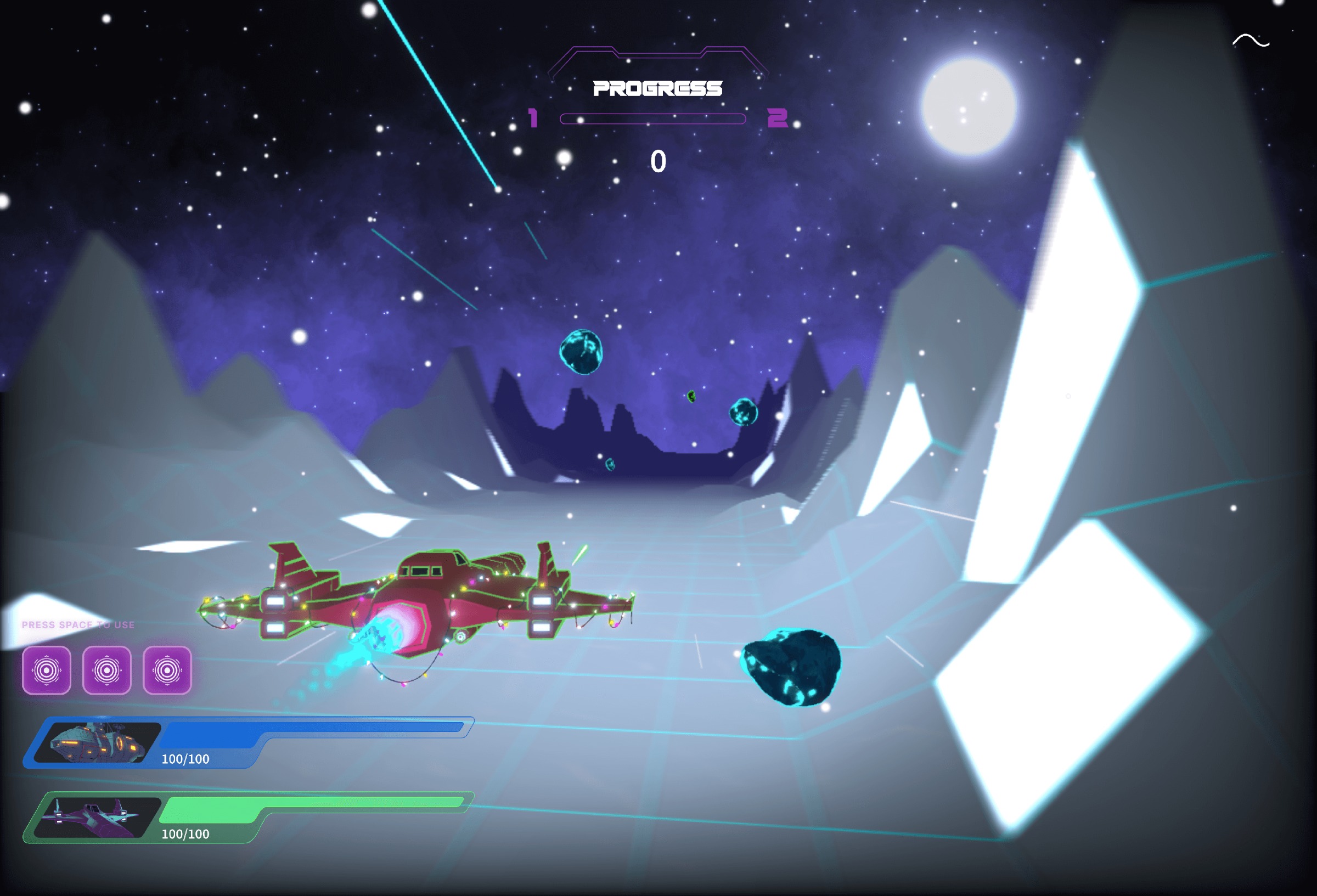Image resolution: width=1317 pixels, height=896 pixels.
Task: Activate the first purple power-up icon
Action: (47, 670)
